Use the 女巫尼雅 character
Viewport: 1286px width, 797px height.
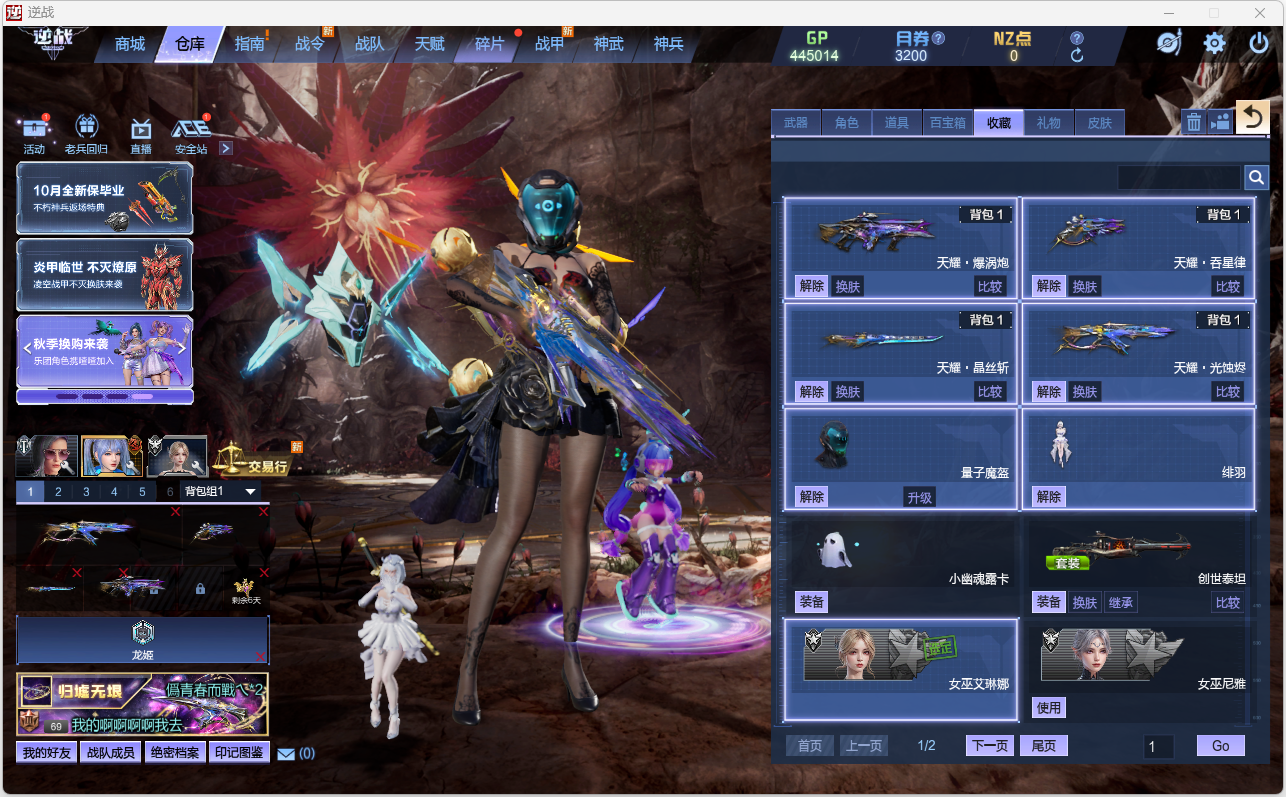coord(1048,708)
